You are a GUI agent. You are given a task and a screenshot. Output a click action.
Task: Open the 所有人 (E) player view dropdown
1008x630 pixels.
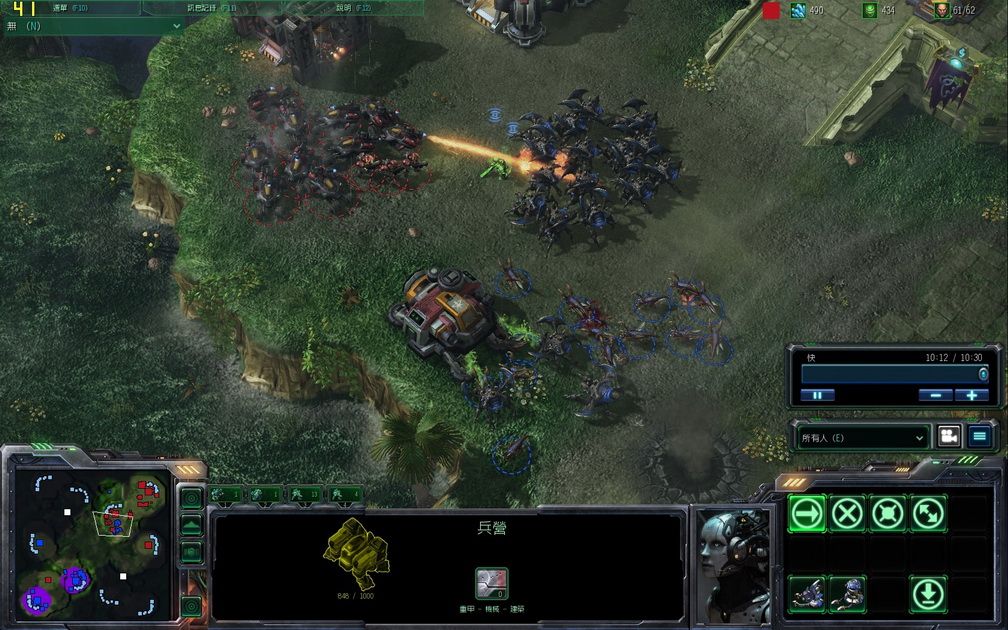pos(863,437)
